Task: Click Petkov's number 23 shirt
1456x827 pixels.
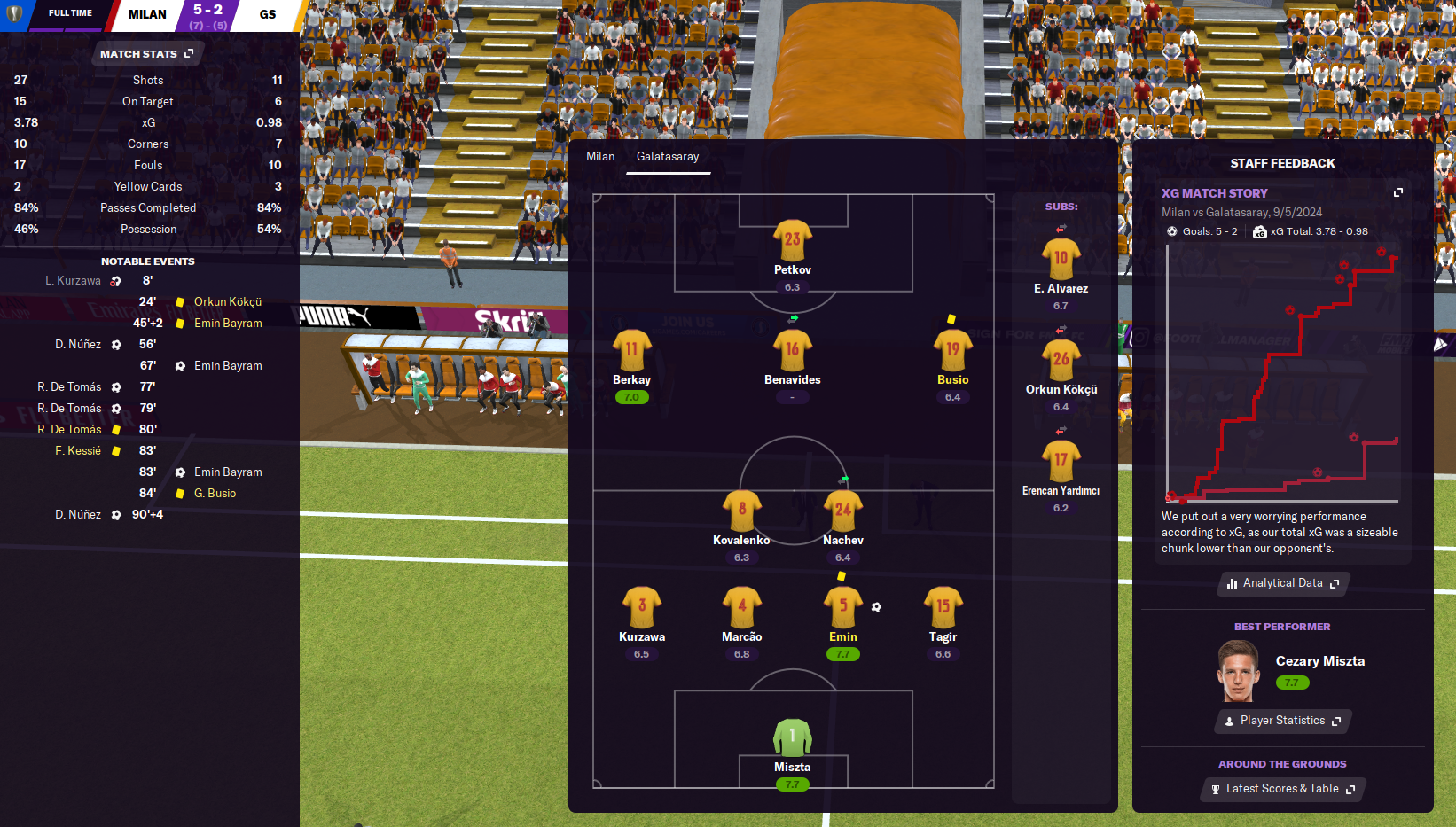Action: point(792,240)
